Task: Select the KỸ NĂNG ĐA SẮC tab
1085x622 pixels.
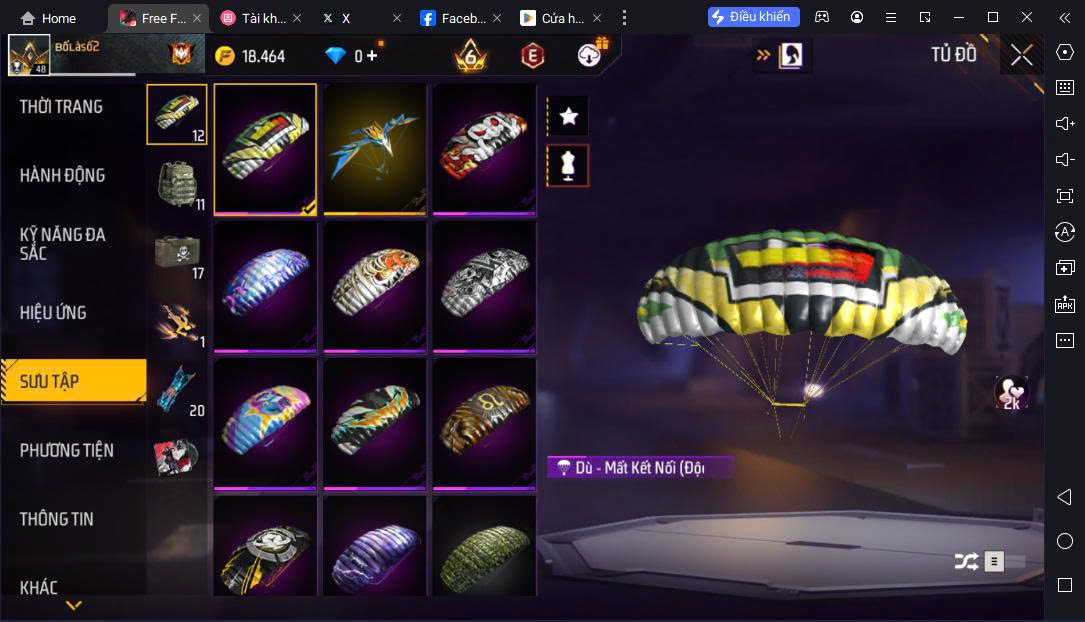Action: 62,244
